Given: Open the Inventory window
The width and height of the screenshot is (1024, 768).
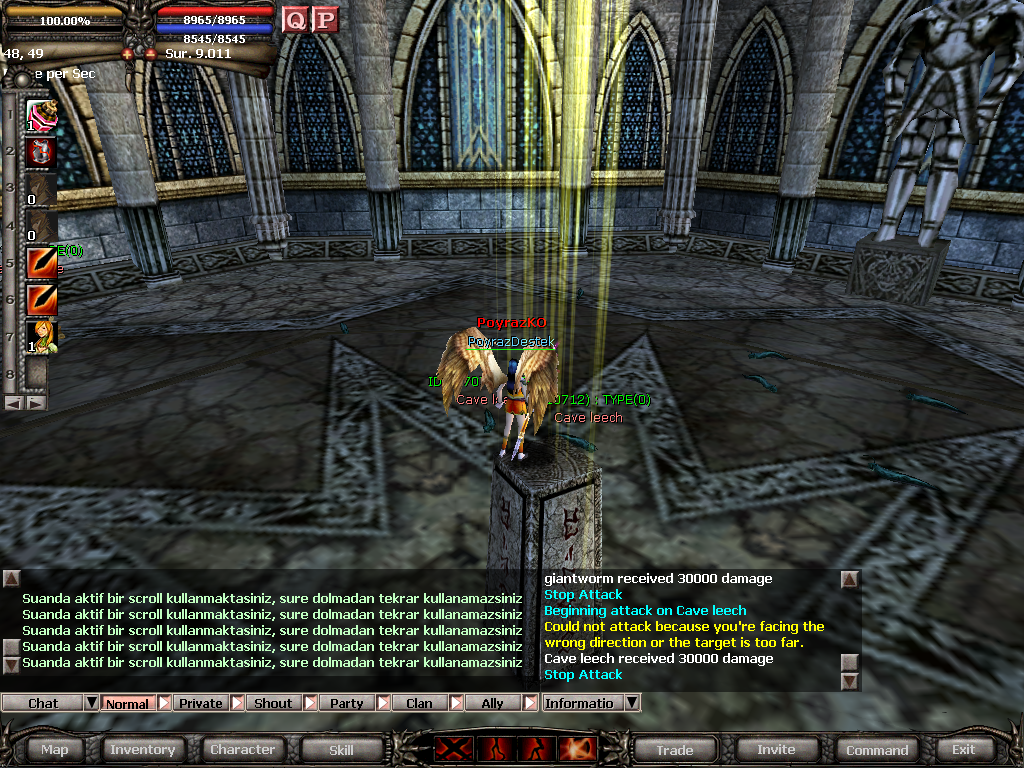Looking at the screenshot, I should pyautogui.click(x=143, y=749).
